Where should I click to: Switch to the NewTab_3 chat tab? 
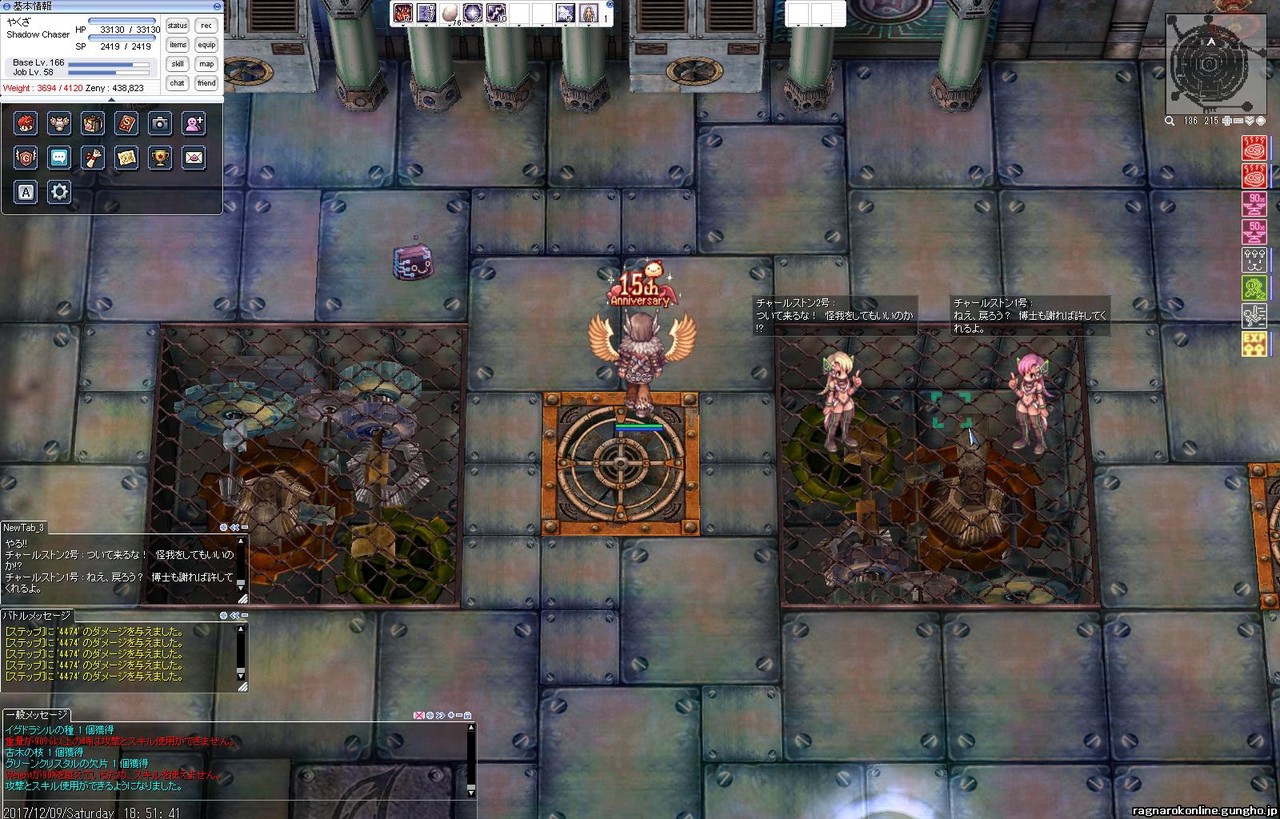point(24,527)
